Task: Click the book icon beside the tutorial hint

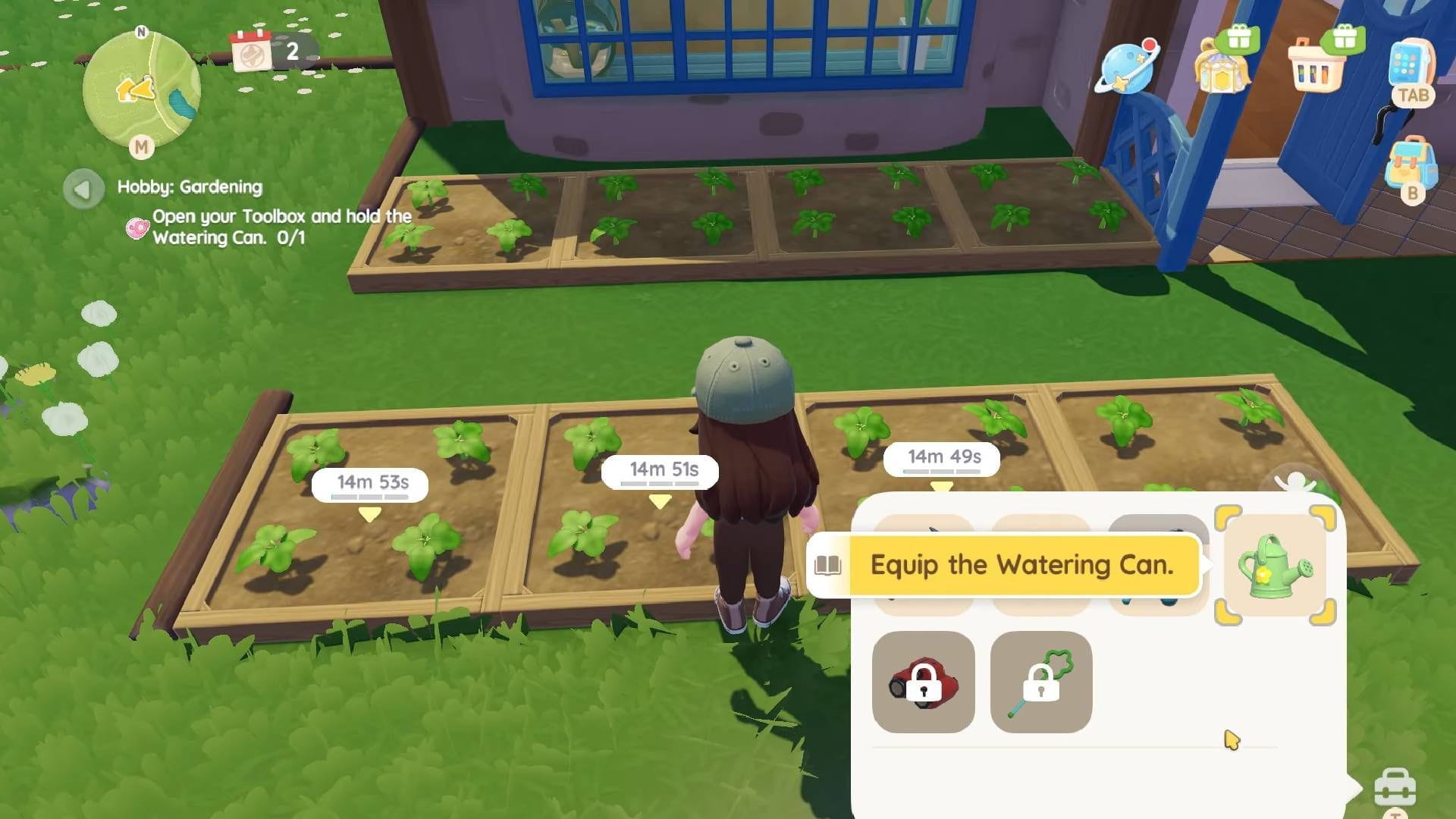Action: [828, 565]
